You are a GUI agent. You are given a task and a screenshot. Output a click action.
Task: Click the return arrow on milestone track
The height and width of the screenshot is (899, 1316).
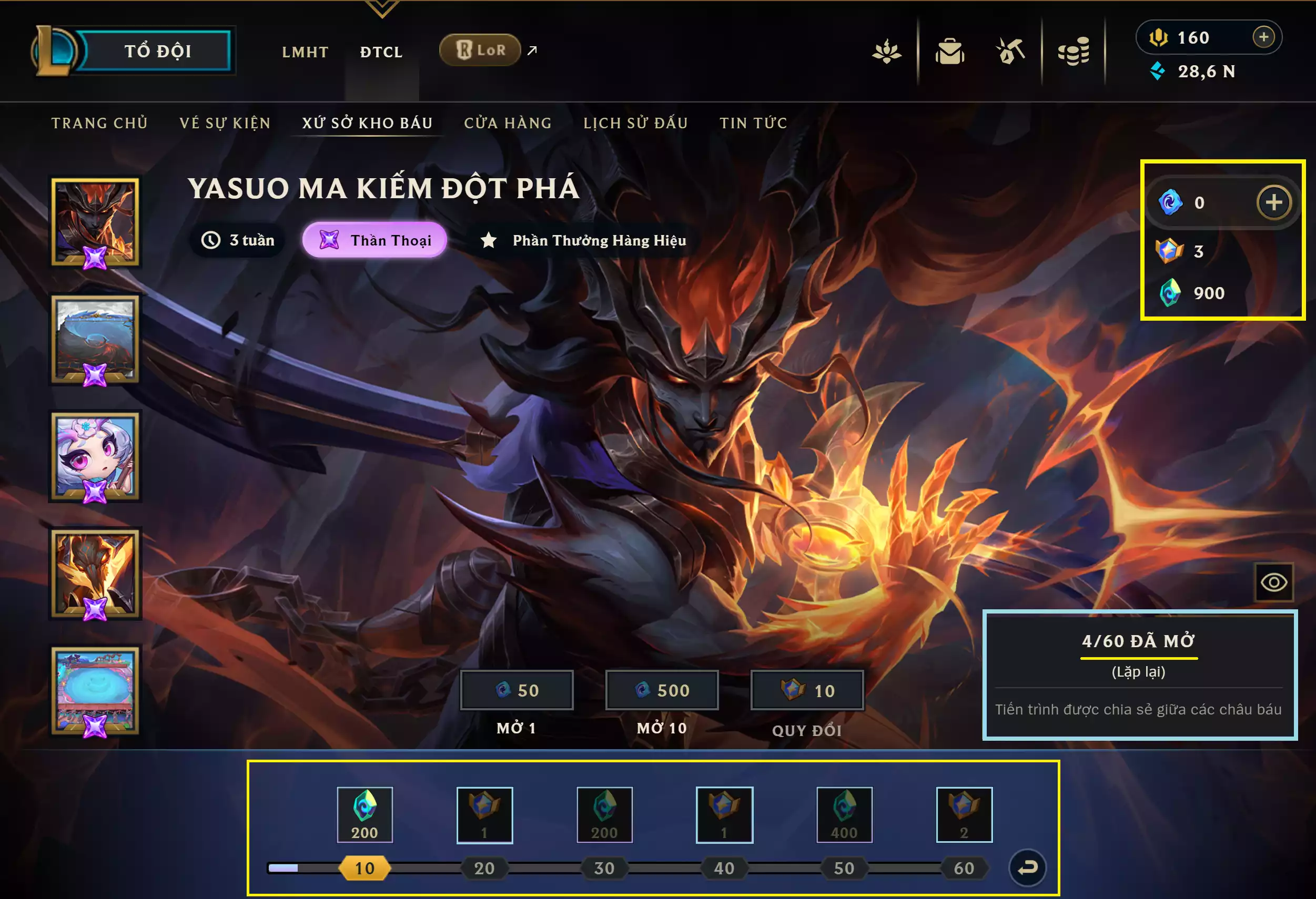1027,867
